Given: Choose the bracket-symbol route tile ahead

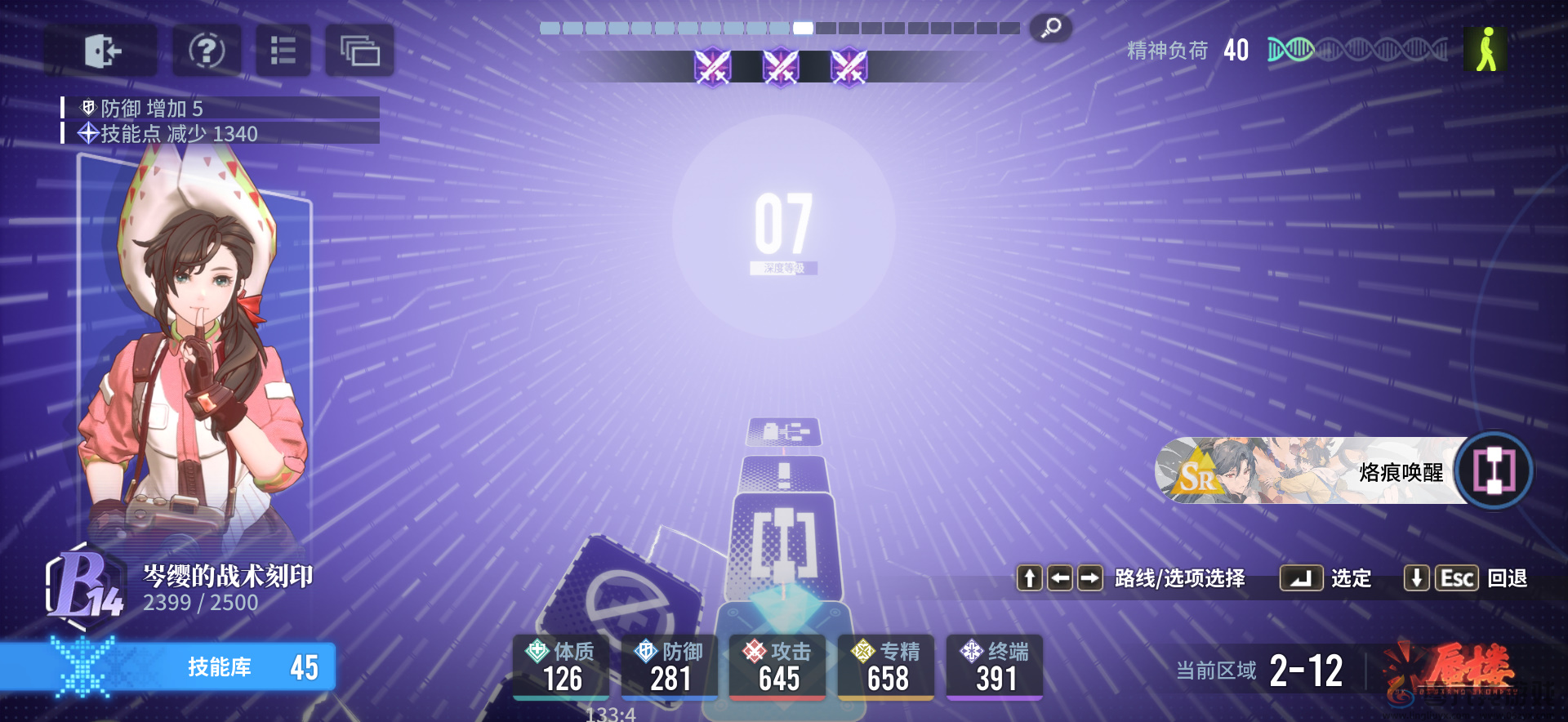Looking at the screenshot, I should pyautogui.click(x=784, y=543).
